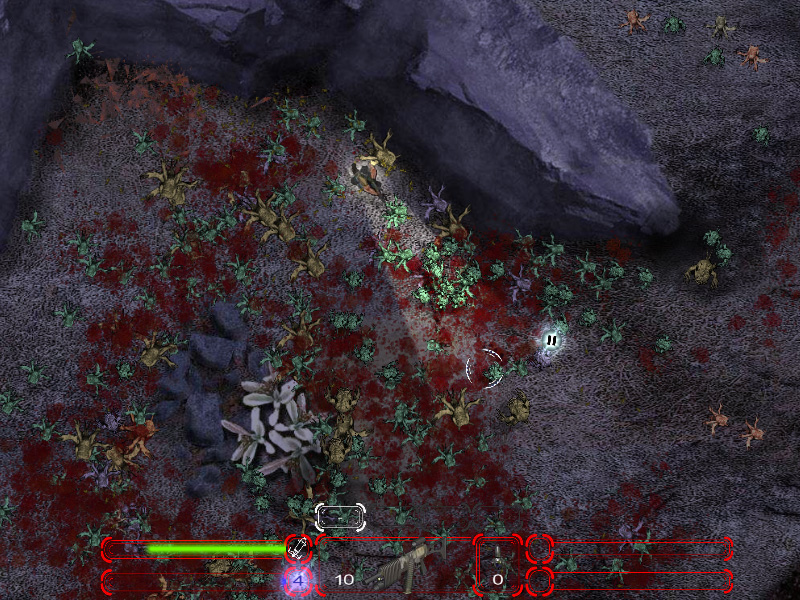Click the white bracketed indicator above the HUD

point(340,516)
